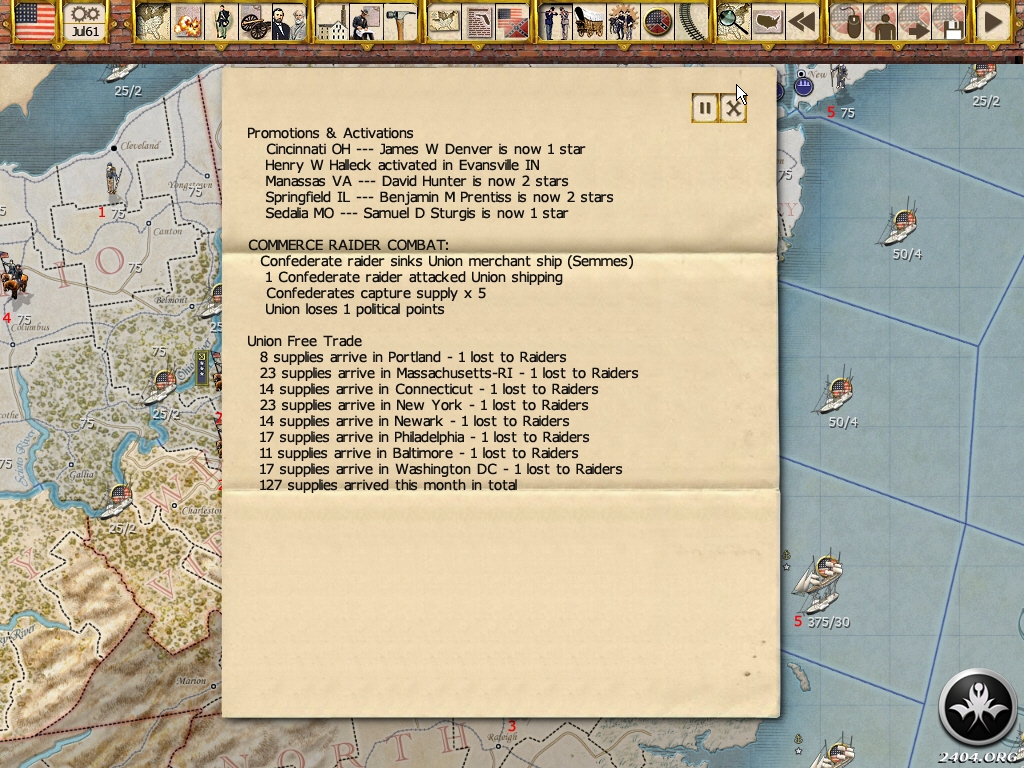The width and height of the screenshot is (1024, 768).
Task: Select the player silhouette icon
Action: (x=881, y=22)
